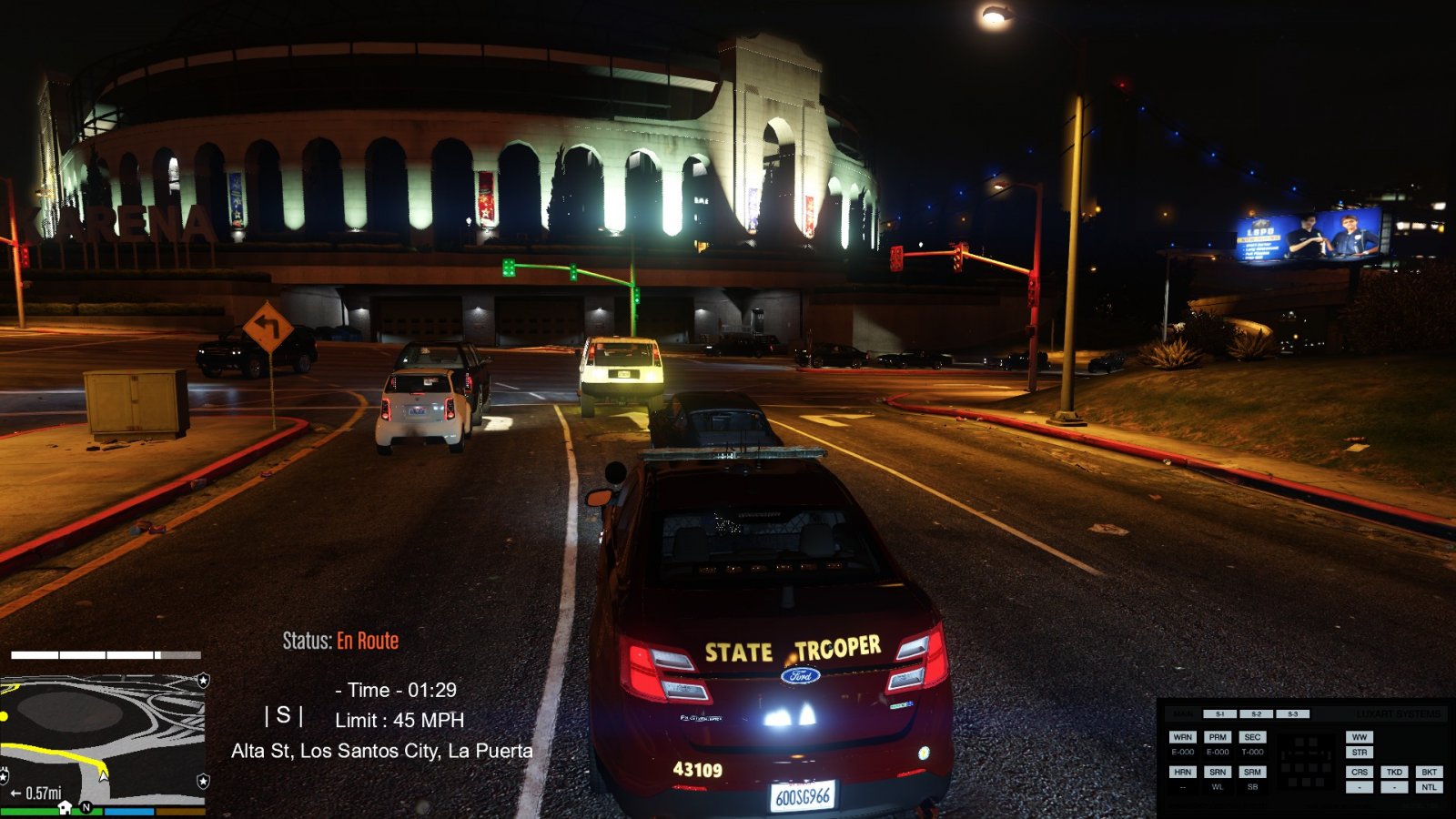This screenshot has height=819, width=1456.
Task: Click the police shield marker at minimap top-right corner
Action: (203, 680)
